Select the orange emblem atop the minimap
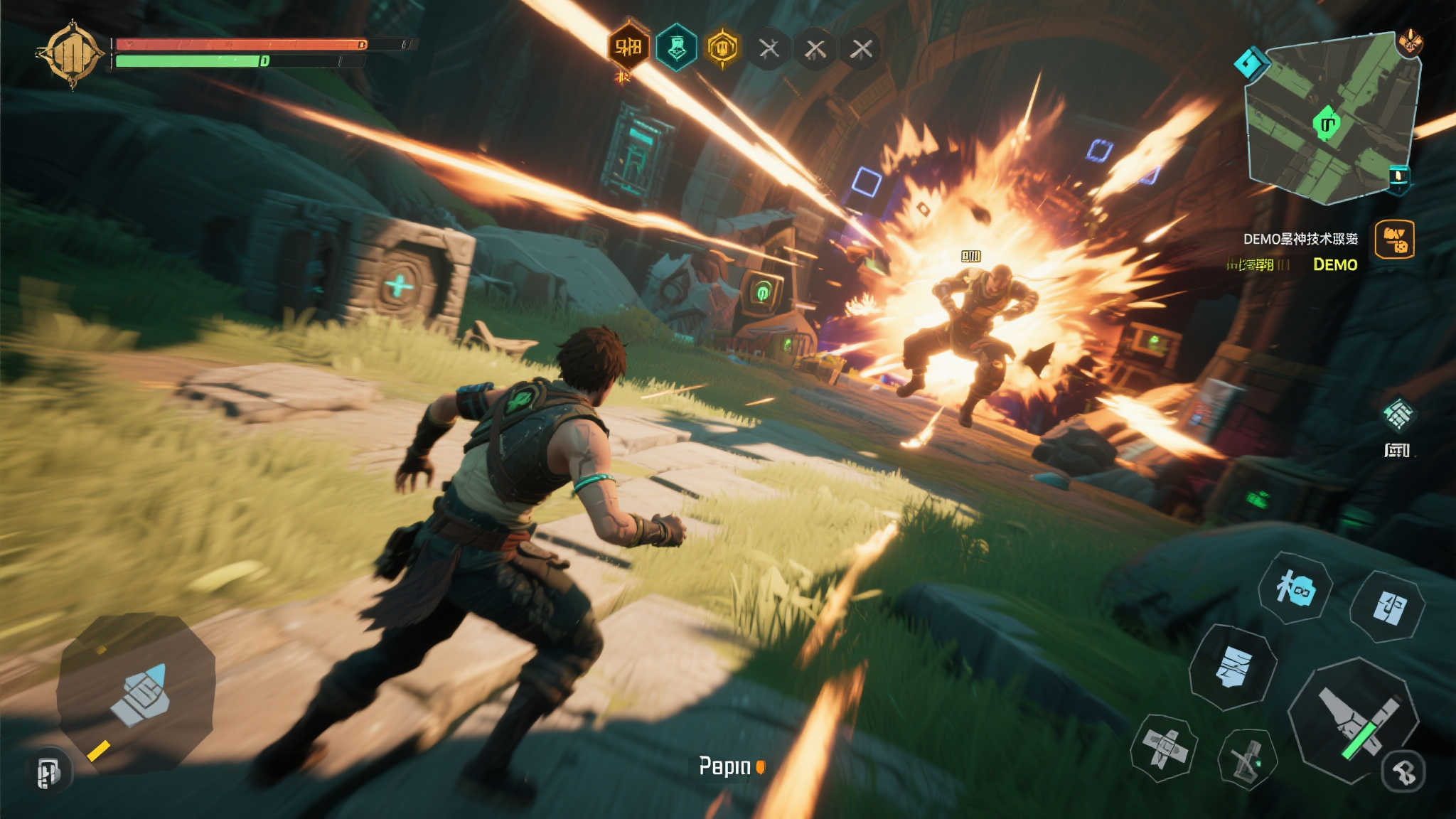The width and height of the screenshot is (1456, 819). pos(1410,43)
